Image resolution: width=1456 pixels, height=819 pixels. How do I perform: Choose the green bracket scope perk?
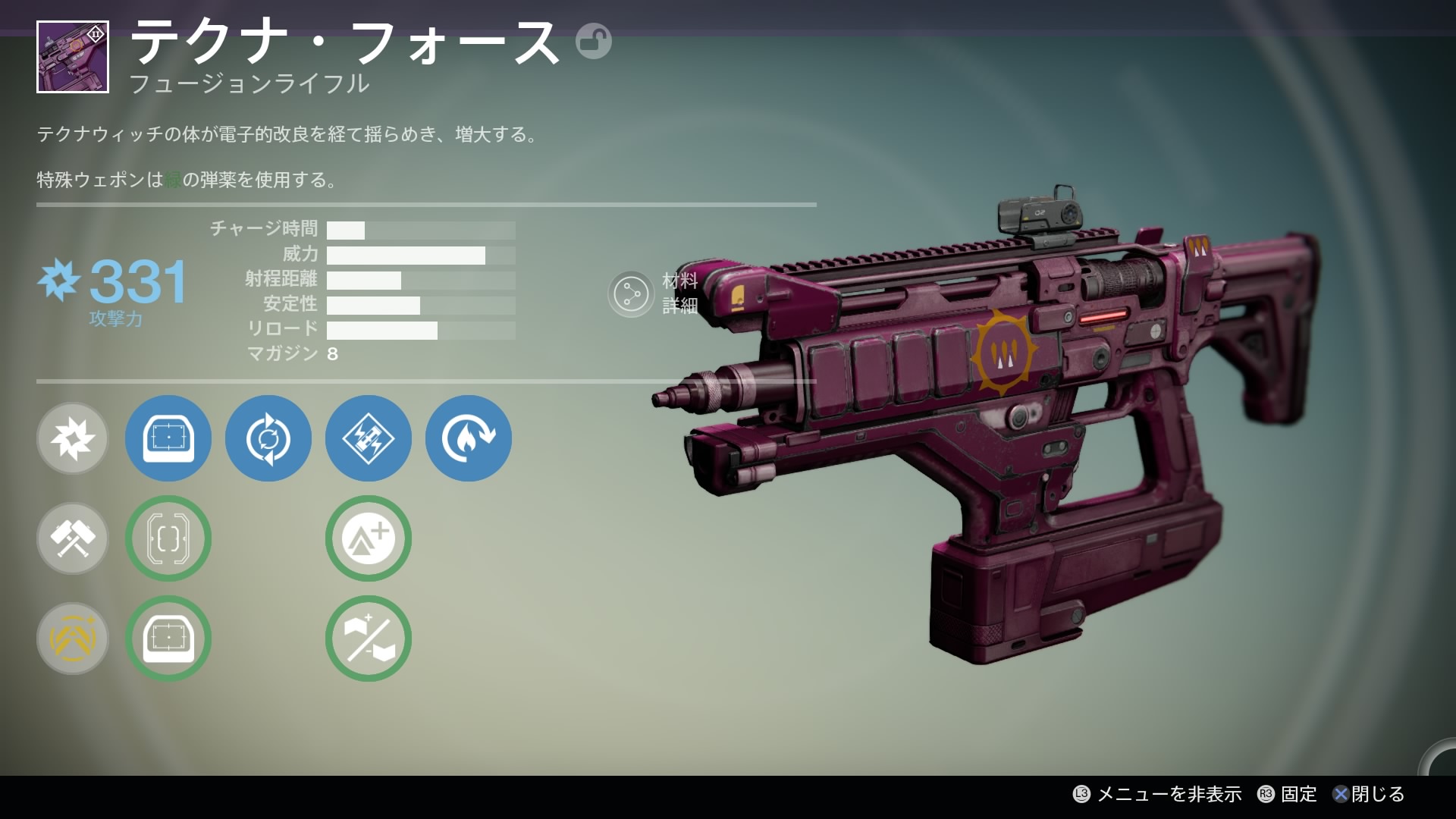[x=168, y=538]
